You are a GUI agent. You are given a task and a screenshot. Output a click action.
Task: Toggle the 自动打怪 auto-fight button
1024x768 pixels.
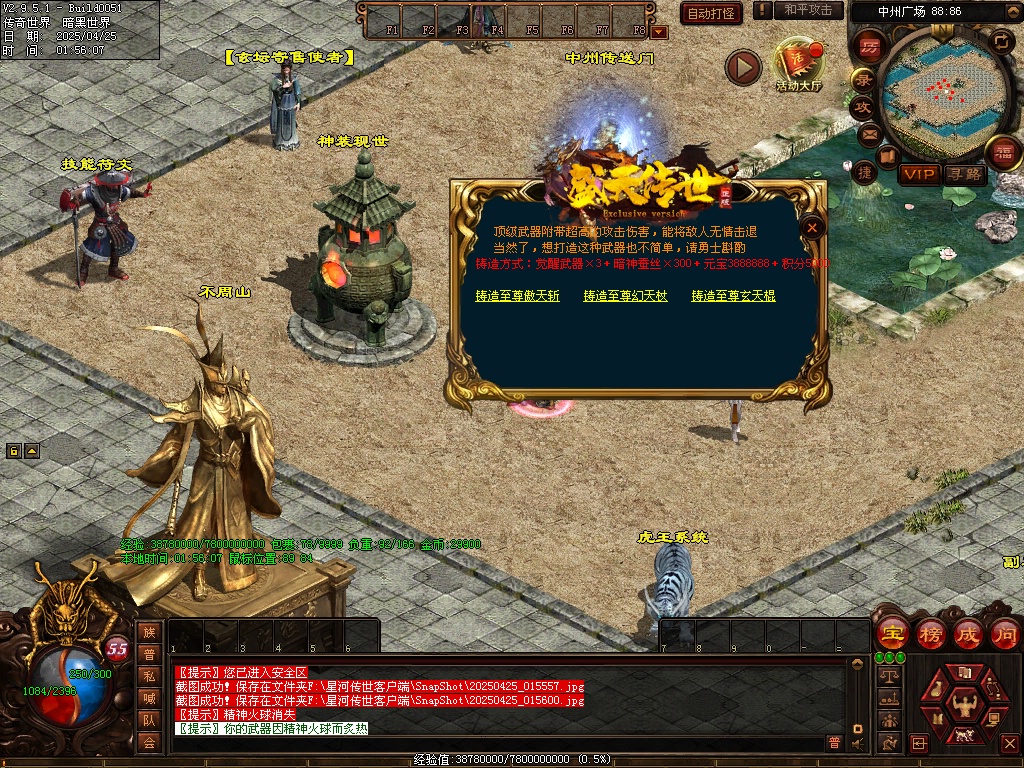click(x=711, y=13)
